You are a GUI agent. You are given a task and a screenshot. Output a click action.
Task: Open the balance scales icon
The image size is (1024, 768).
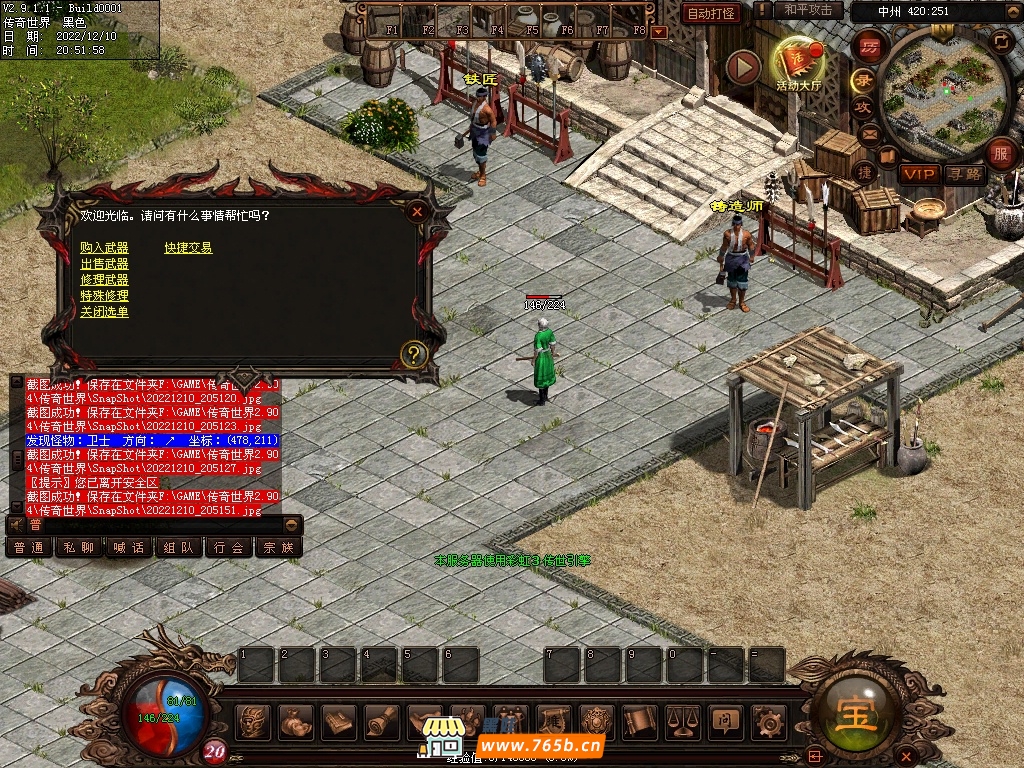click(683, 720)
